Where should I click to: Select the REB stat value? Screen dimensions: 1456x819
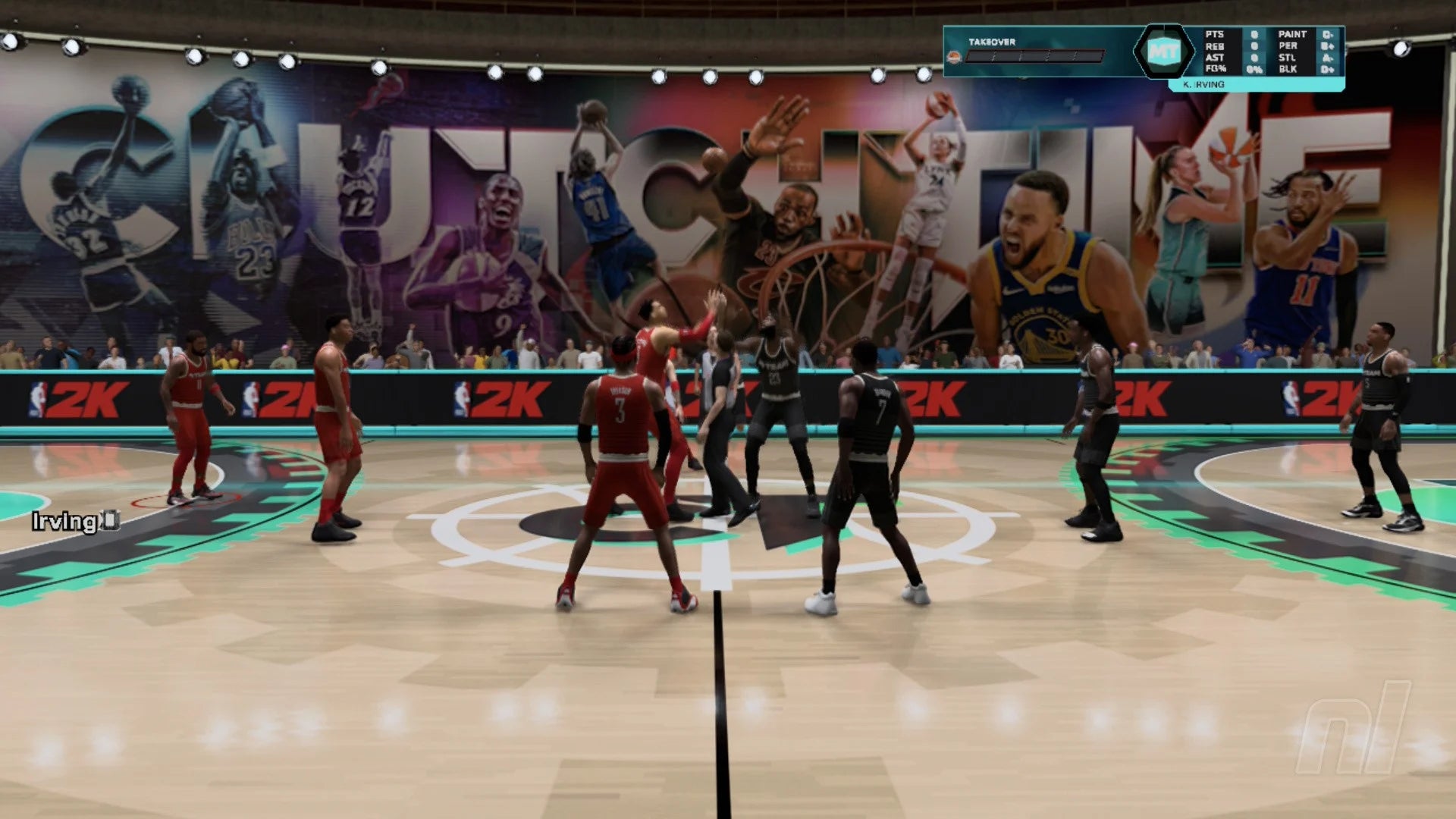(1254, 45)
